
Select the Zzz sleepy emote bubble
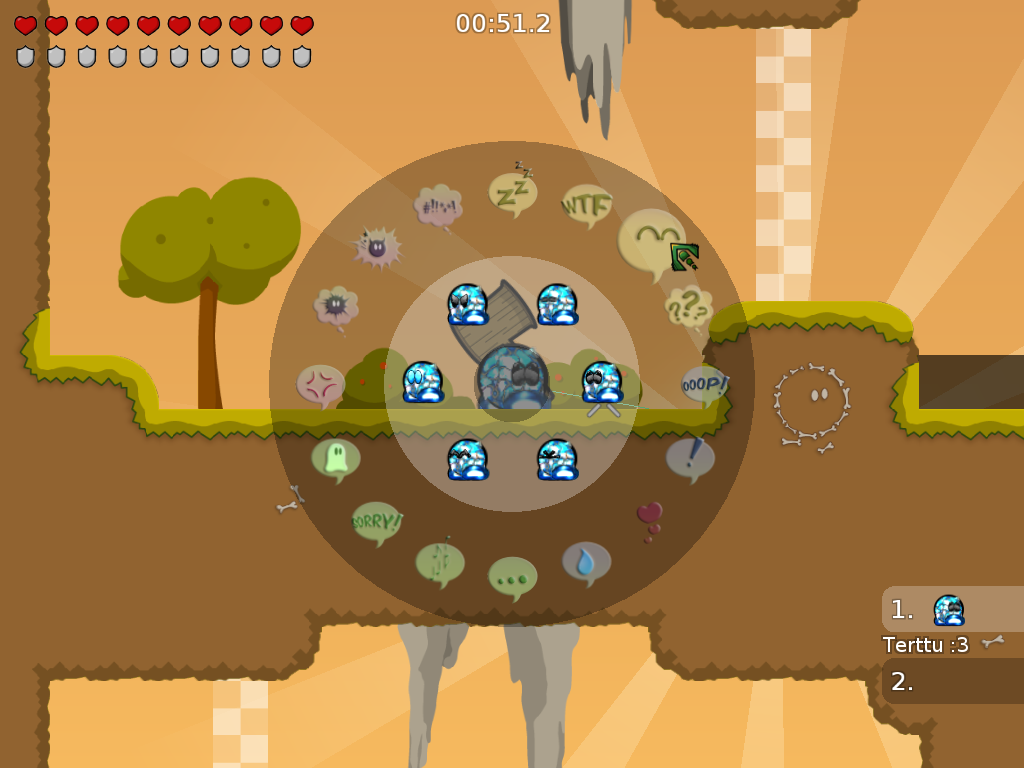[513, 193]
